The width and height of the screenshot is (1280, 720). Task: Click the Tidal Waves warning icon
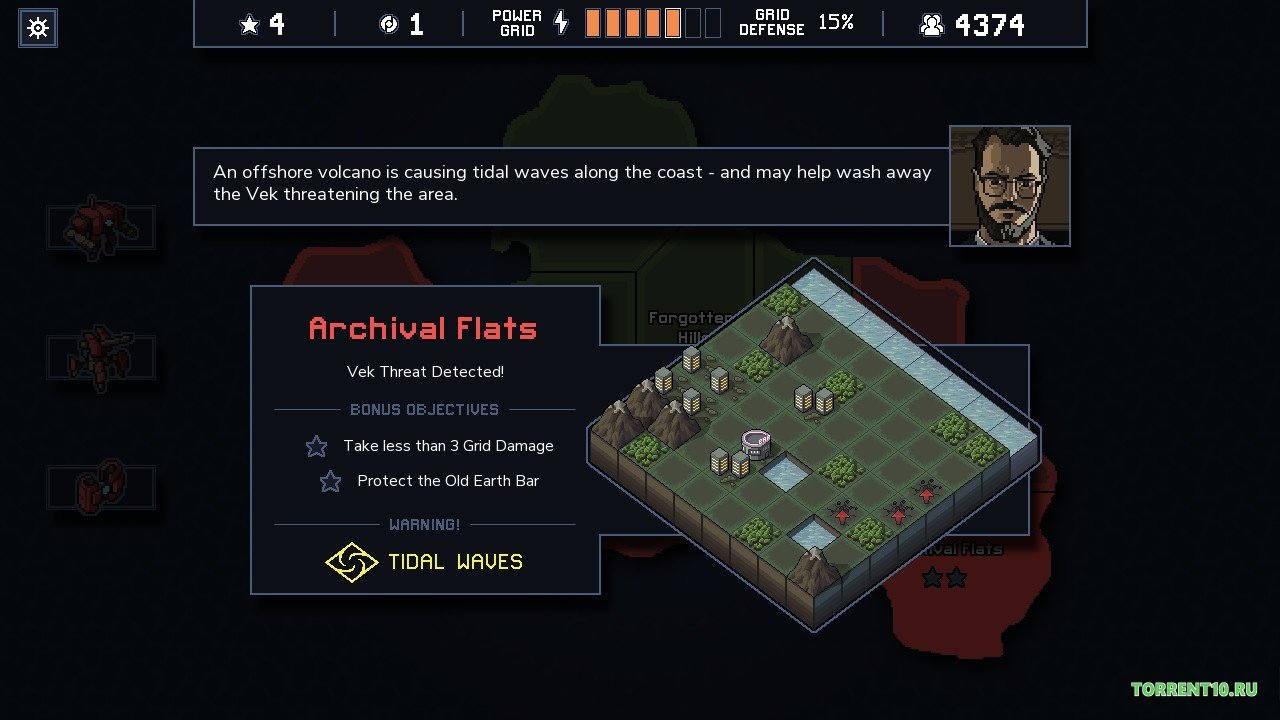click(352, 561)
